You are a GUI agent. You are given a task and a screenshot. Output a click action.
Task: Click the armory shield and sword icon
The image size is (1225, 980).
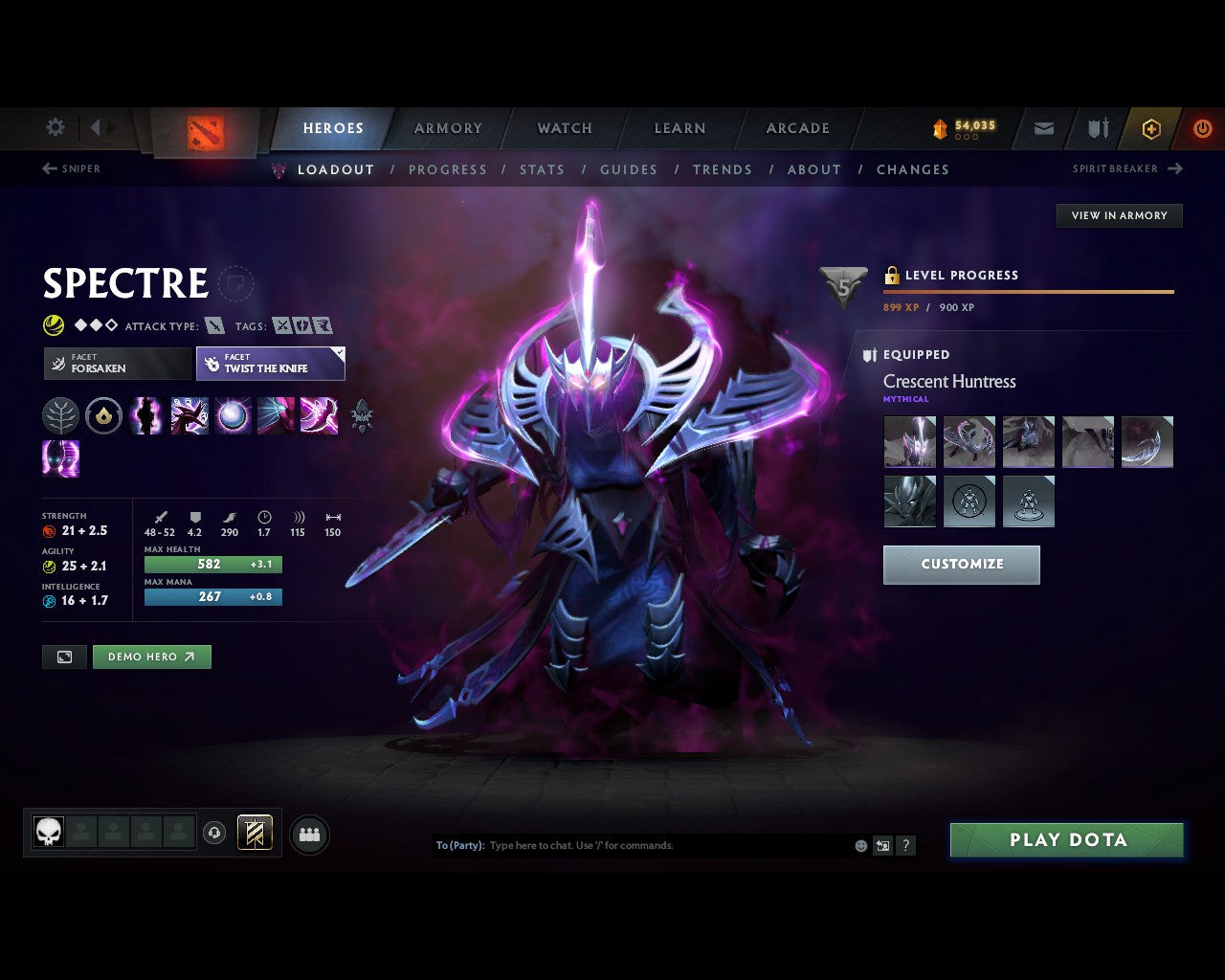tap(1097, 128)
